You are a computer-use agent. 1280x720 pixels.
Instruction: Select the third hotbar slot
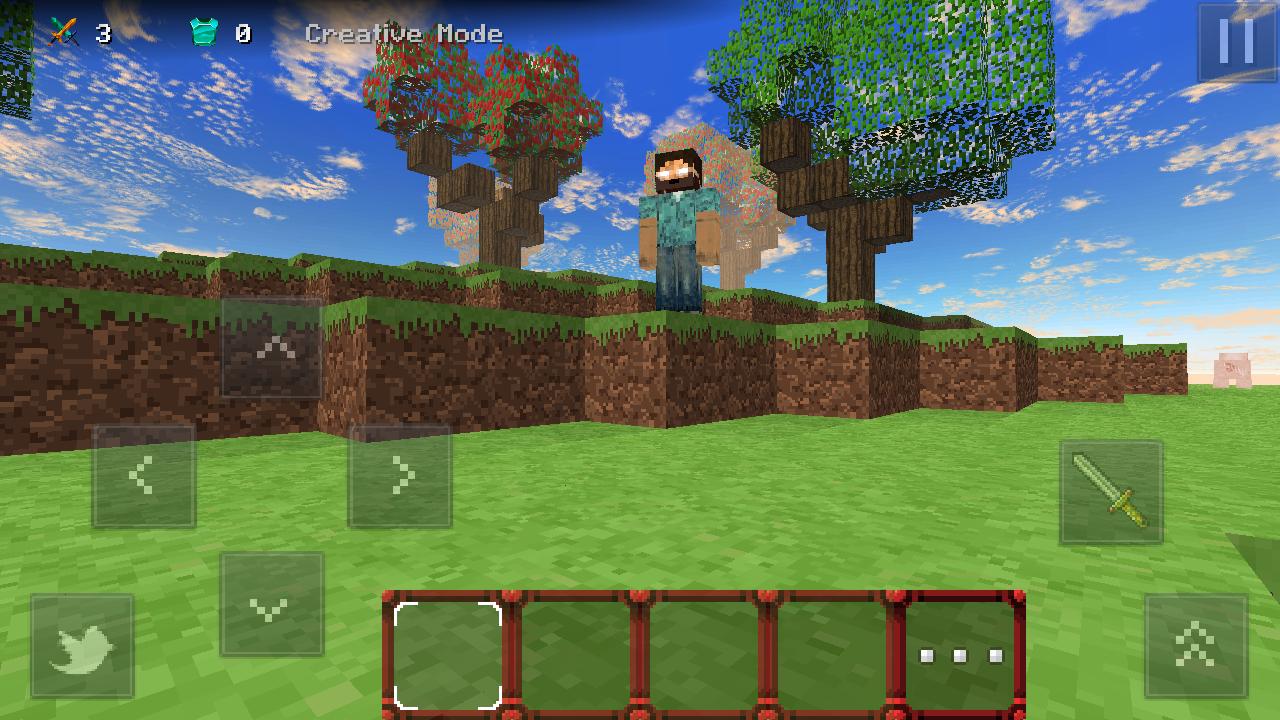[702, 655]
